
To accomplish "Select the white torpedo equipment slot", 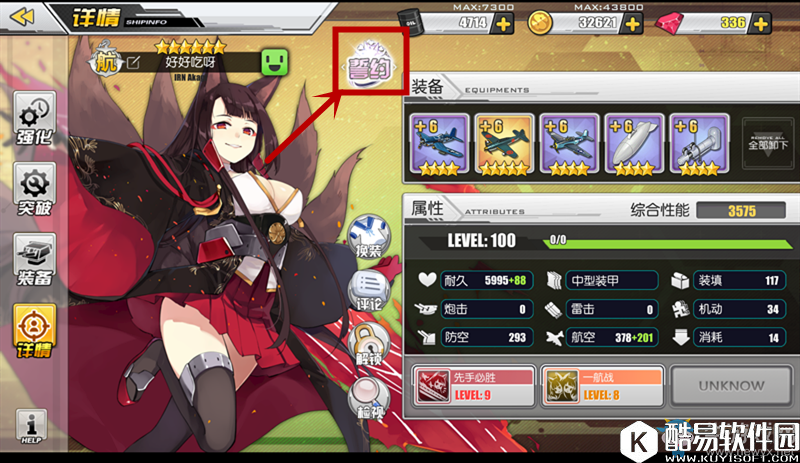I will 634,144.
